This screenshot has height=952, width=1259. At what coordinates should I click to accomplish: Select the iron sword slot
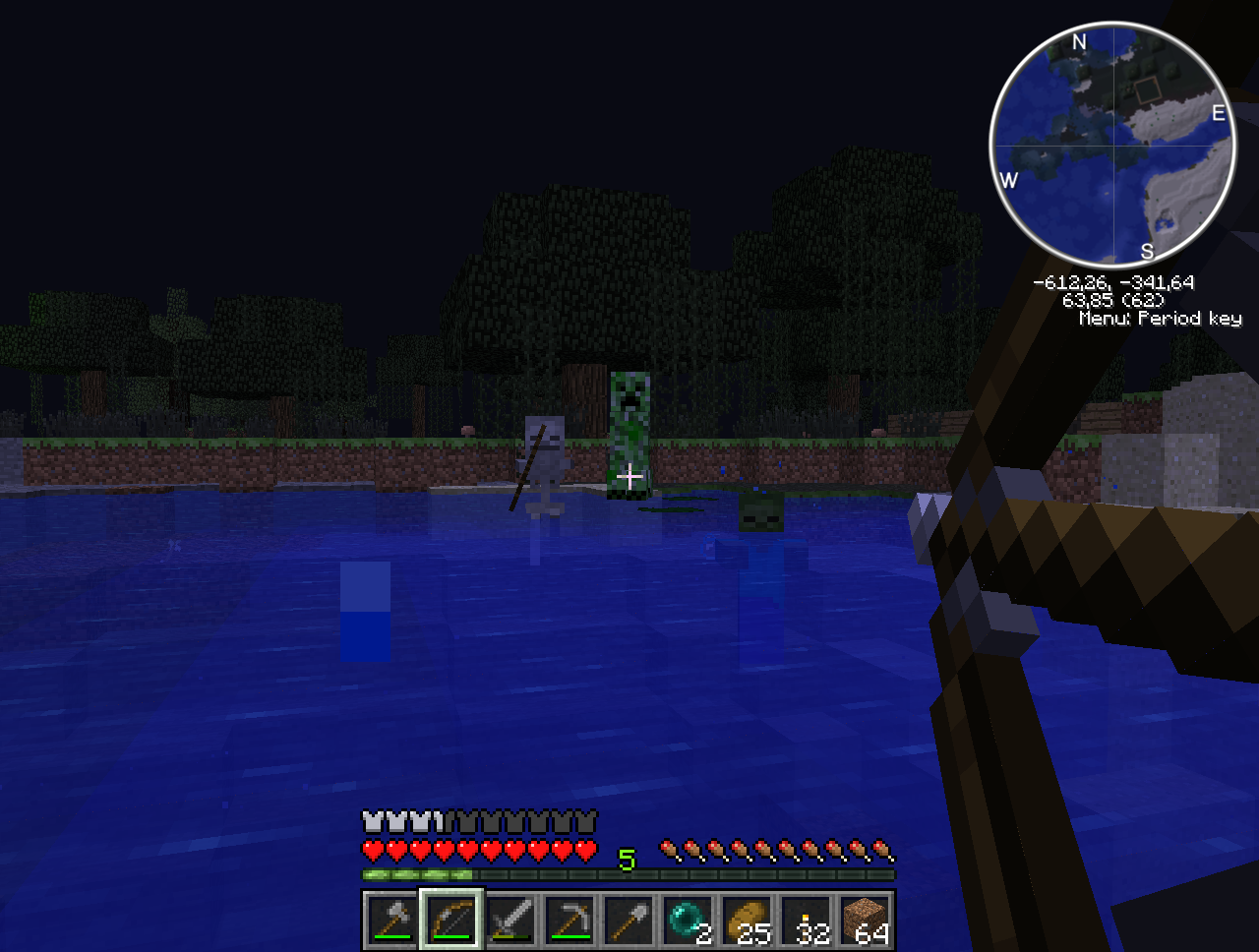(x=510, y=921)
